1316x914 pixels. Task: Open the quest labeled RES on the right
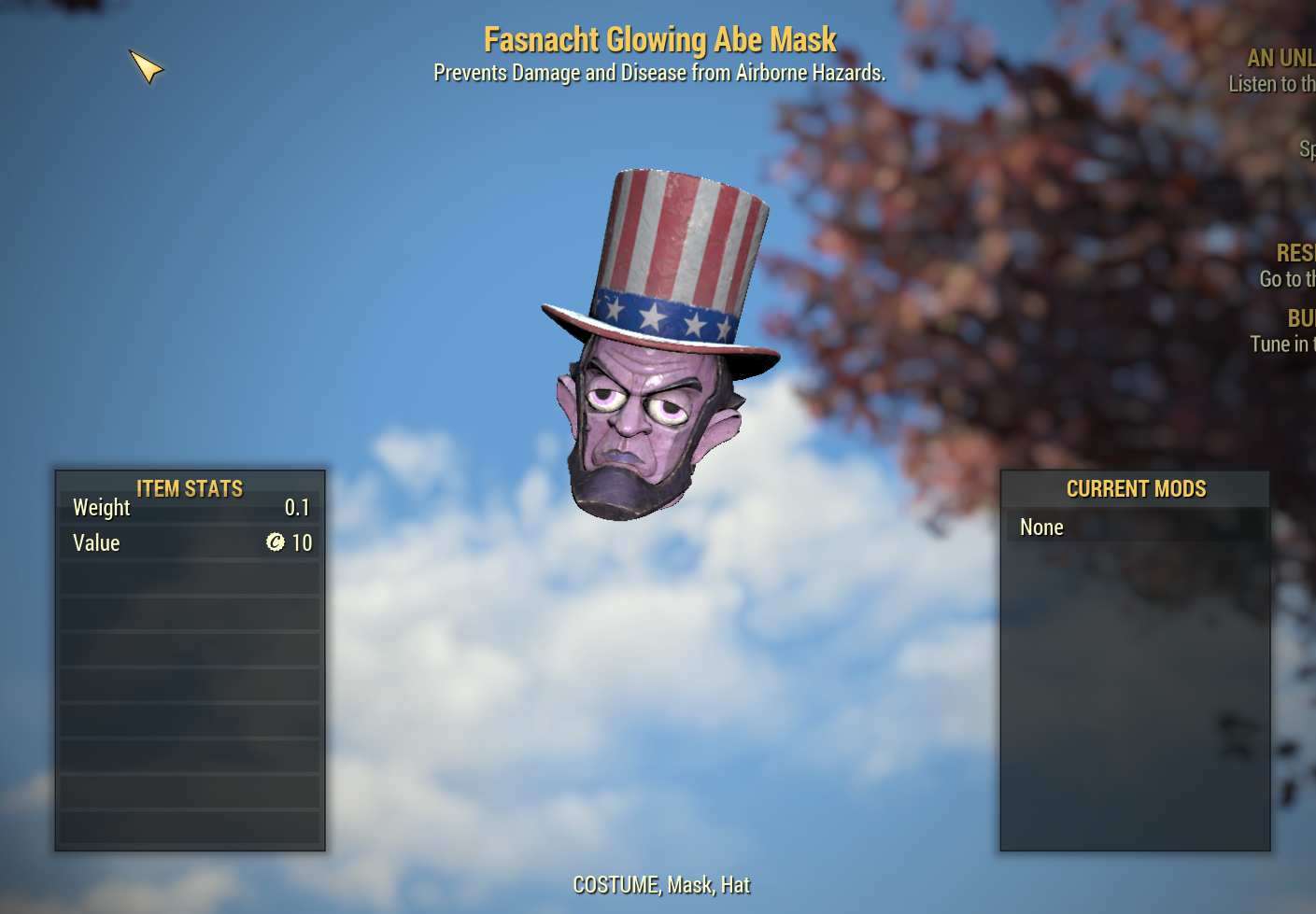point(1295,252)
